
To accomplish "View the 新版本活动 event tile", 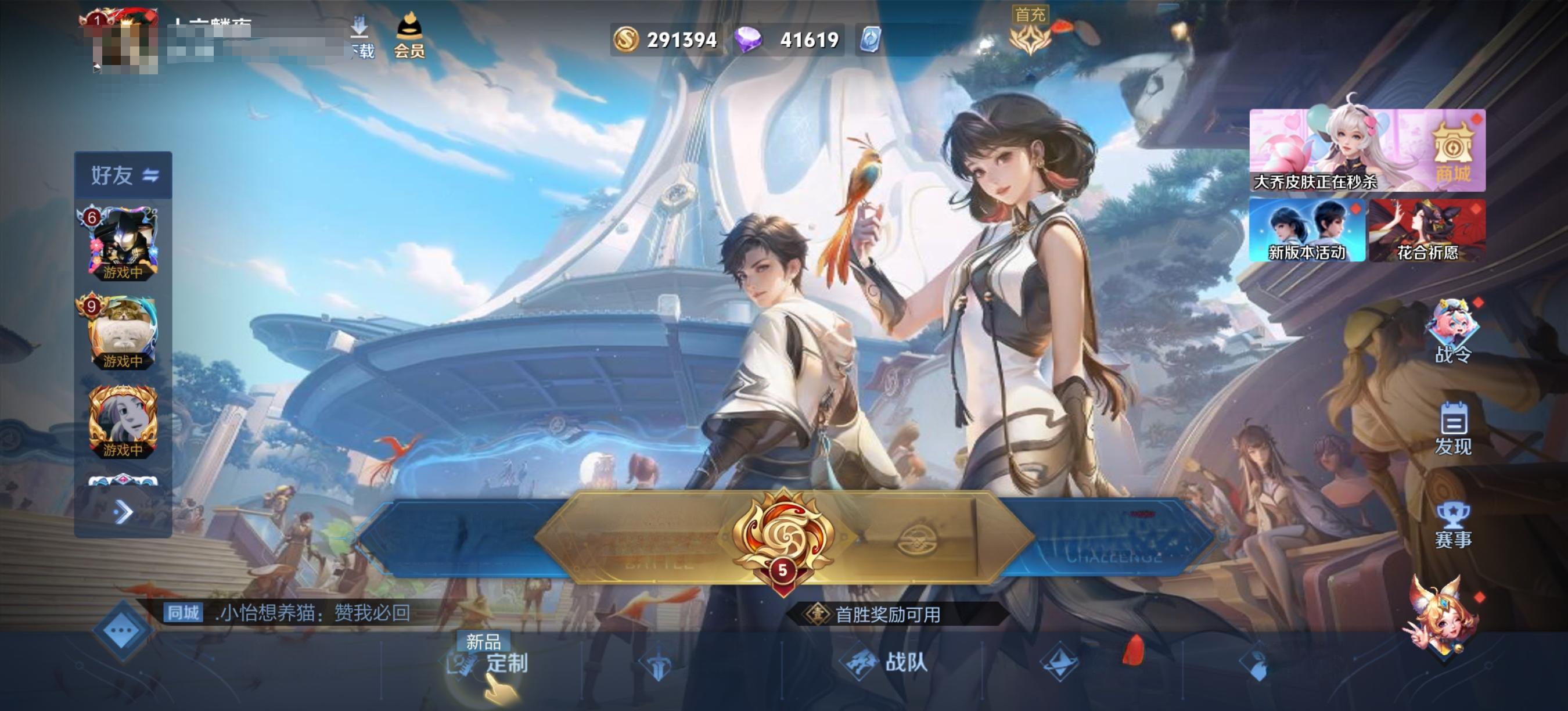I will click(1306, 231).
